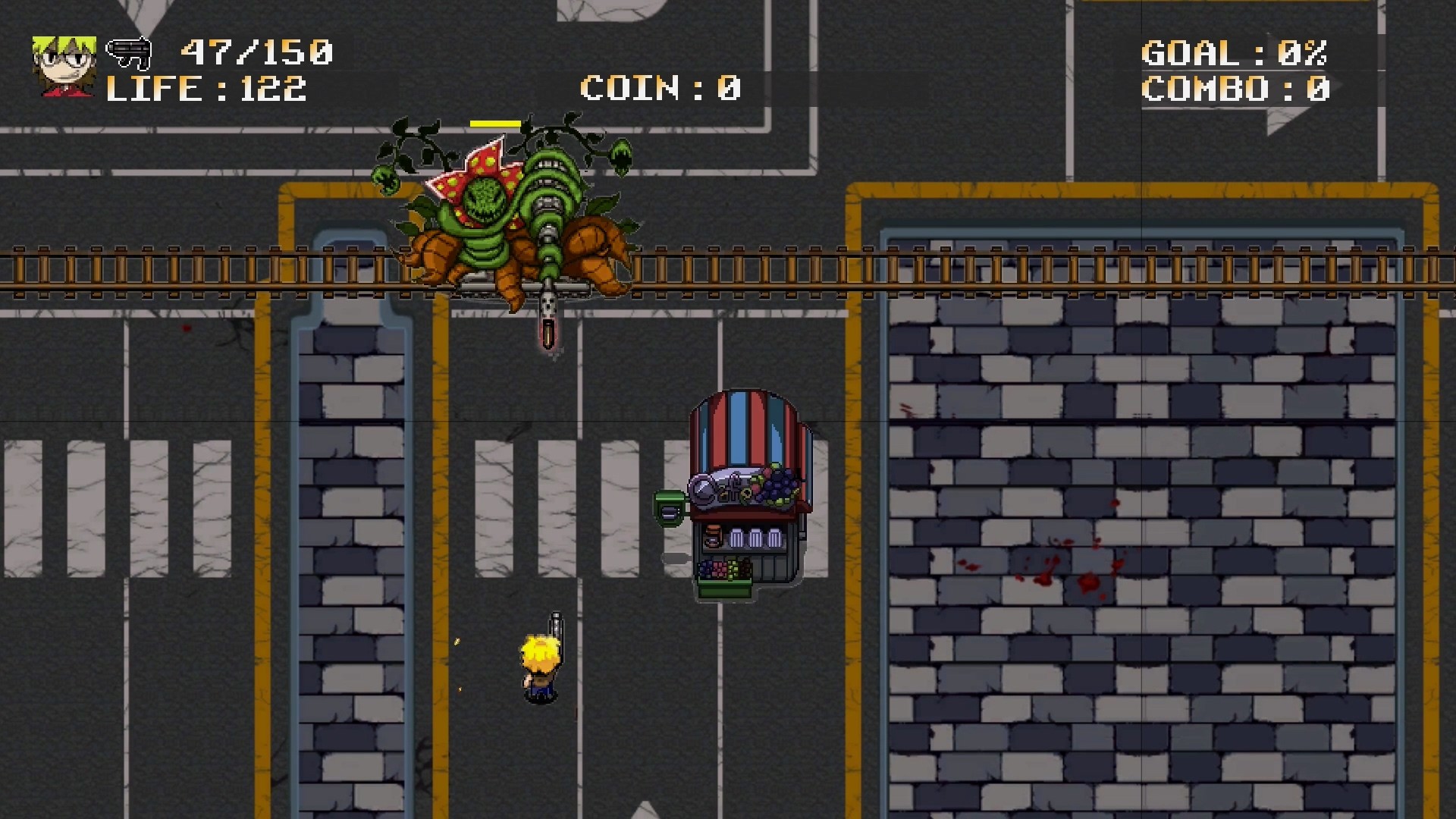1456x819 pixels.
Task: Click the green produce crate below the café stand
Action: (726, 586)
